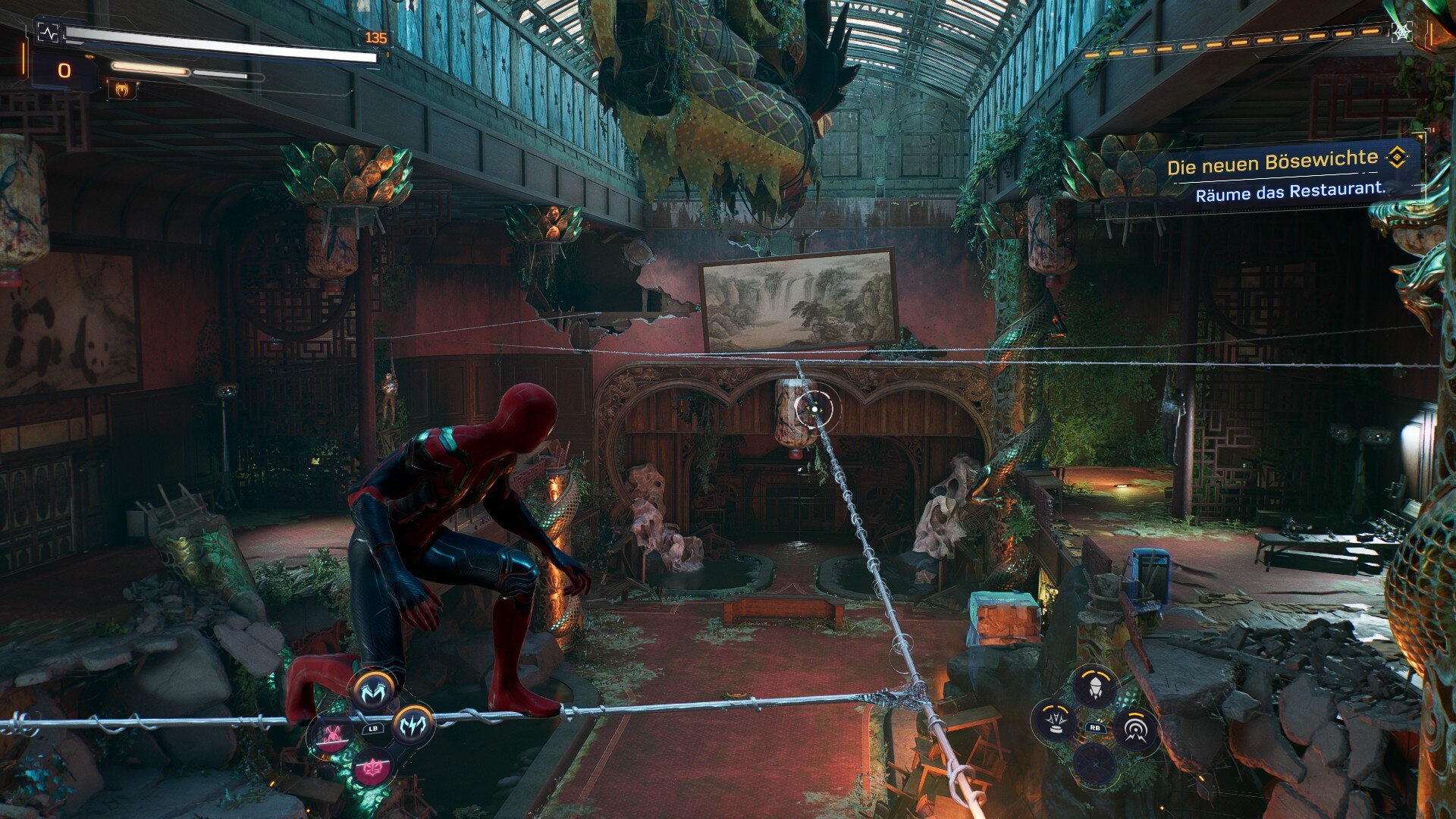1456x819 pixels.
Task: Equip the spiked burst disc gadget
Action: pyautogui.click(x=1055, y=720)
